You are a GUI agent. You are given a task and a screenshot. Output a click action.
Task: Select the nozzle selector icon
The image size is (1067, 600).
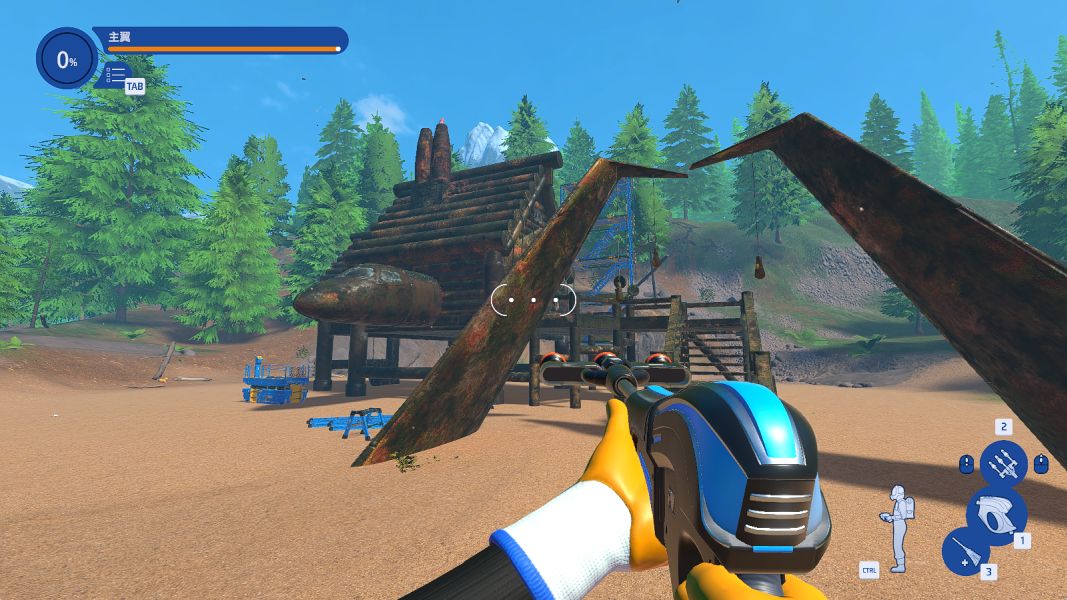pyautogui.click(x=1003, y=464)
